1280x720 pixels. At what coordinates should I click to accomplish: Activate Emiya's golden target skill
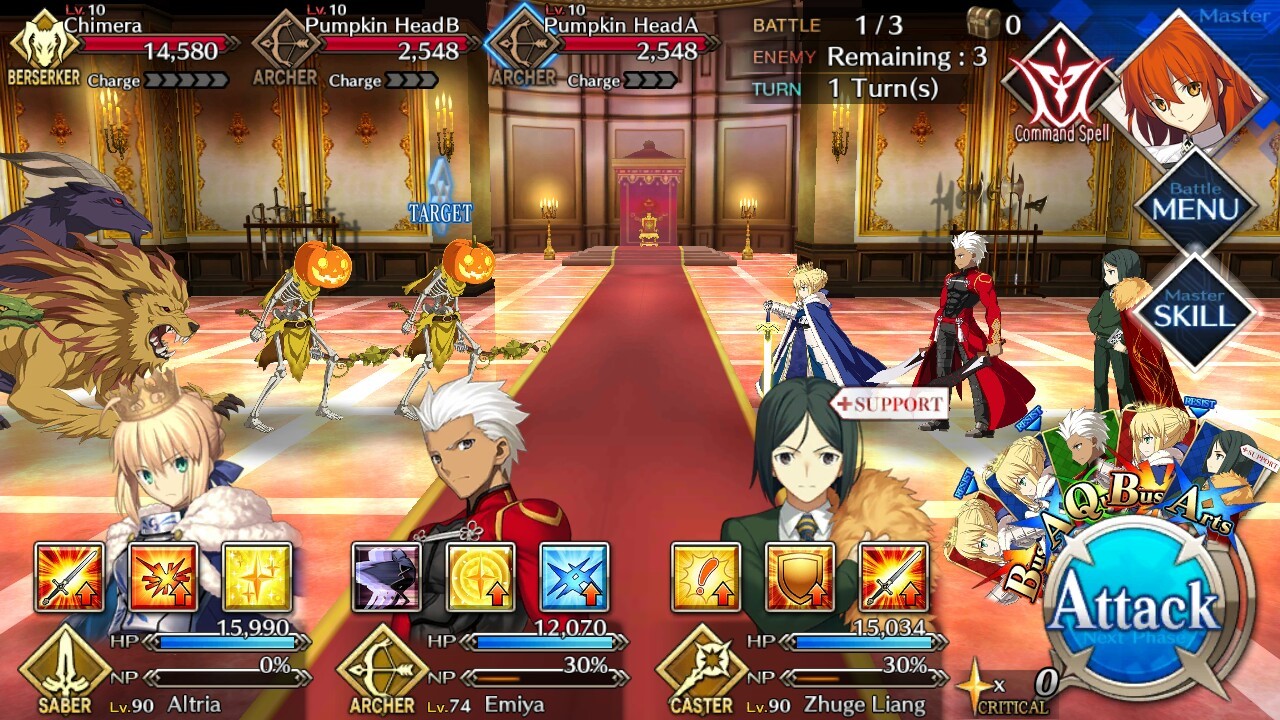pyautogui.click(x=481, y=577)
